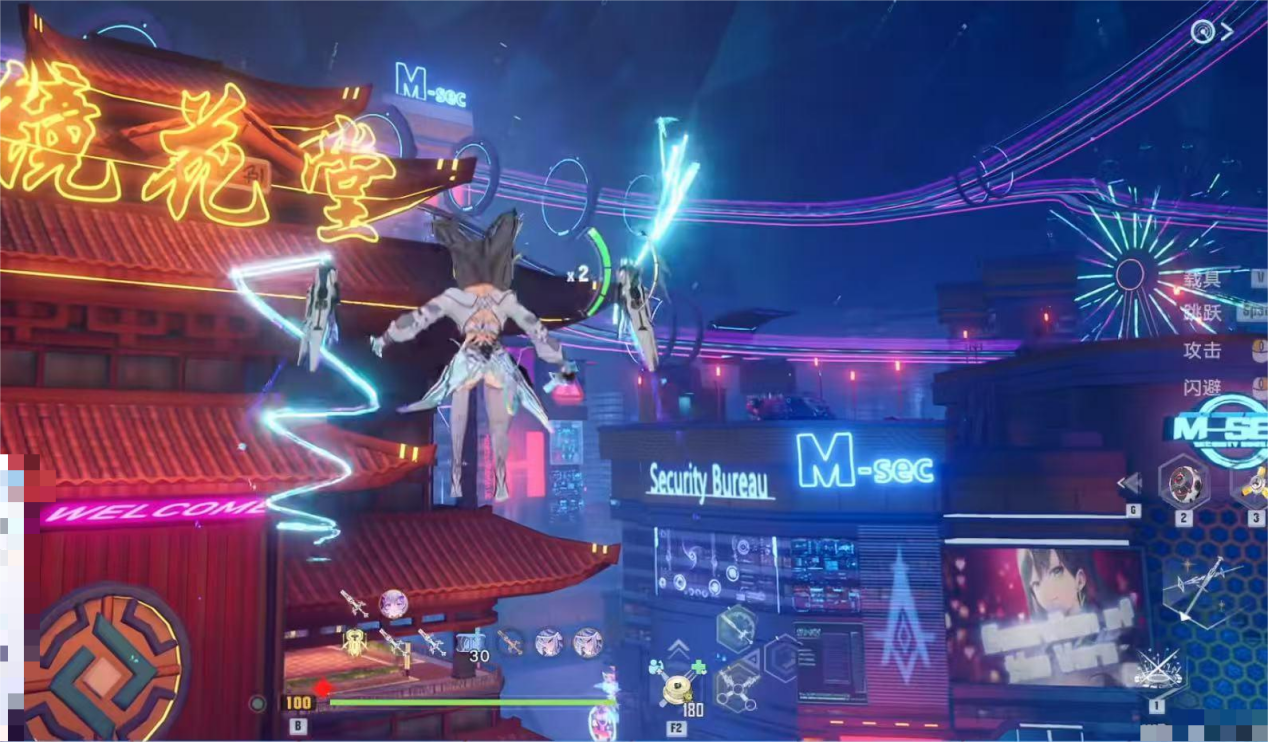
Task: Open the signal icon menu at top right
Action: pos(1202,31)
